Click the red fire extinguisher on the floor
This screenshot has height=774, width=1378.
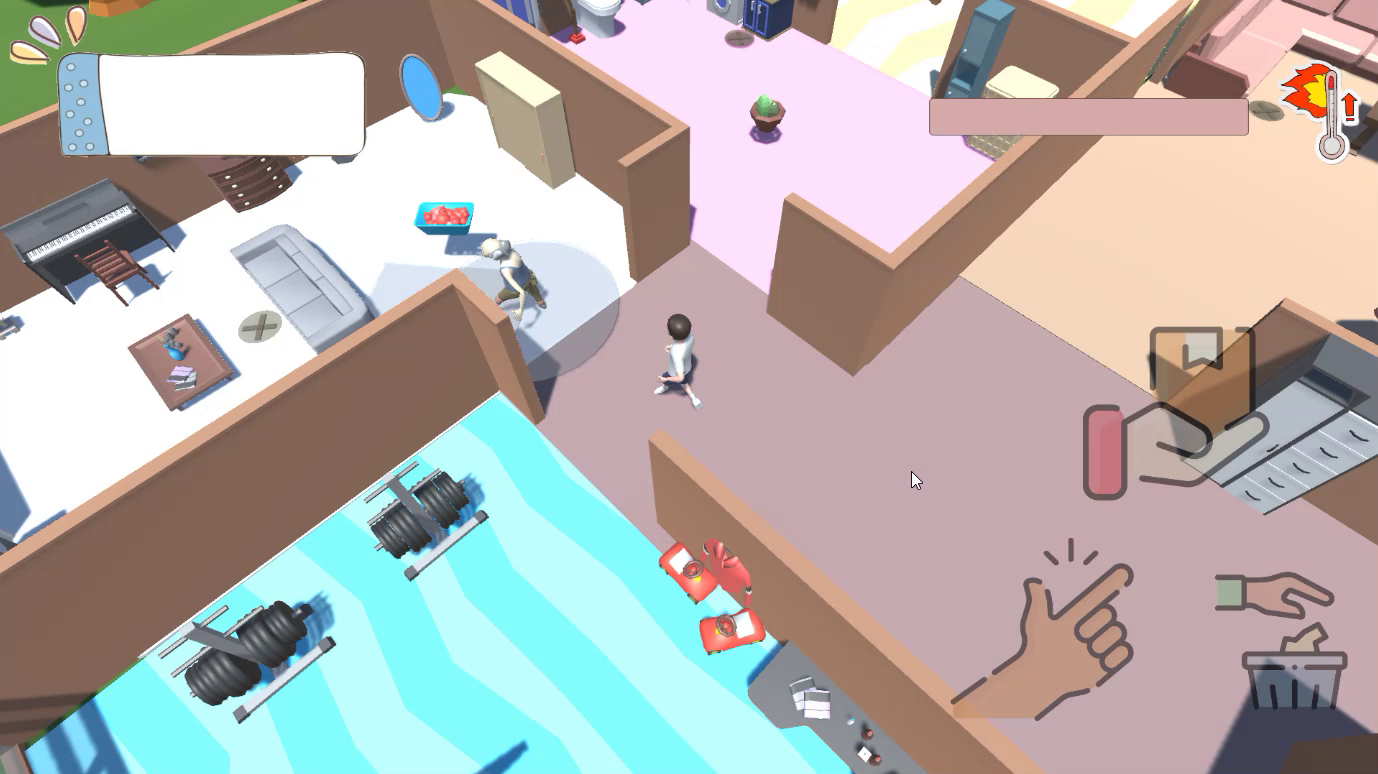click(x=693, y=570)
